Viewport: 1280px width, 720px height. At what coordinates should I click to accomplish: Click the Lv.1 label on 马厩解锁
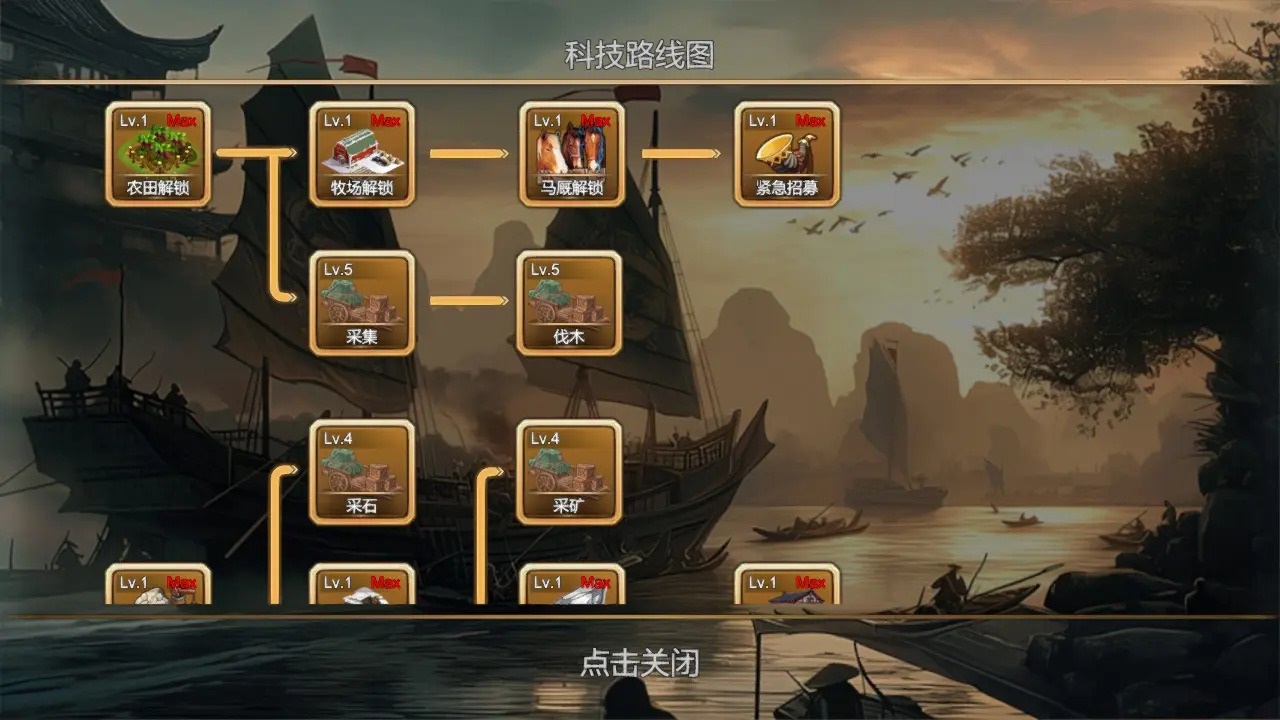(x=549, y=118)
